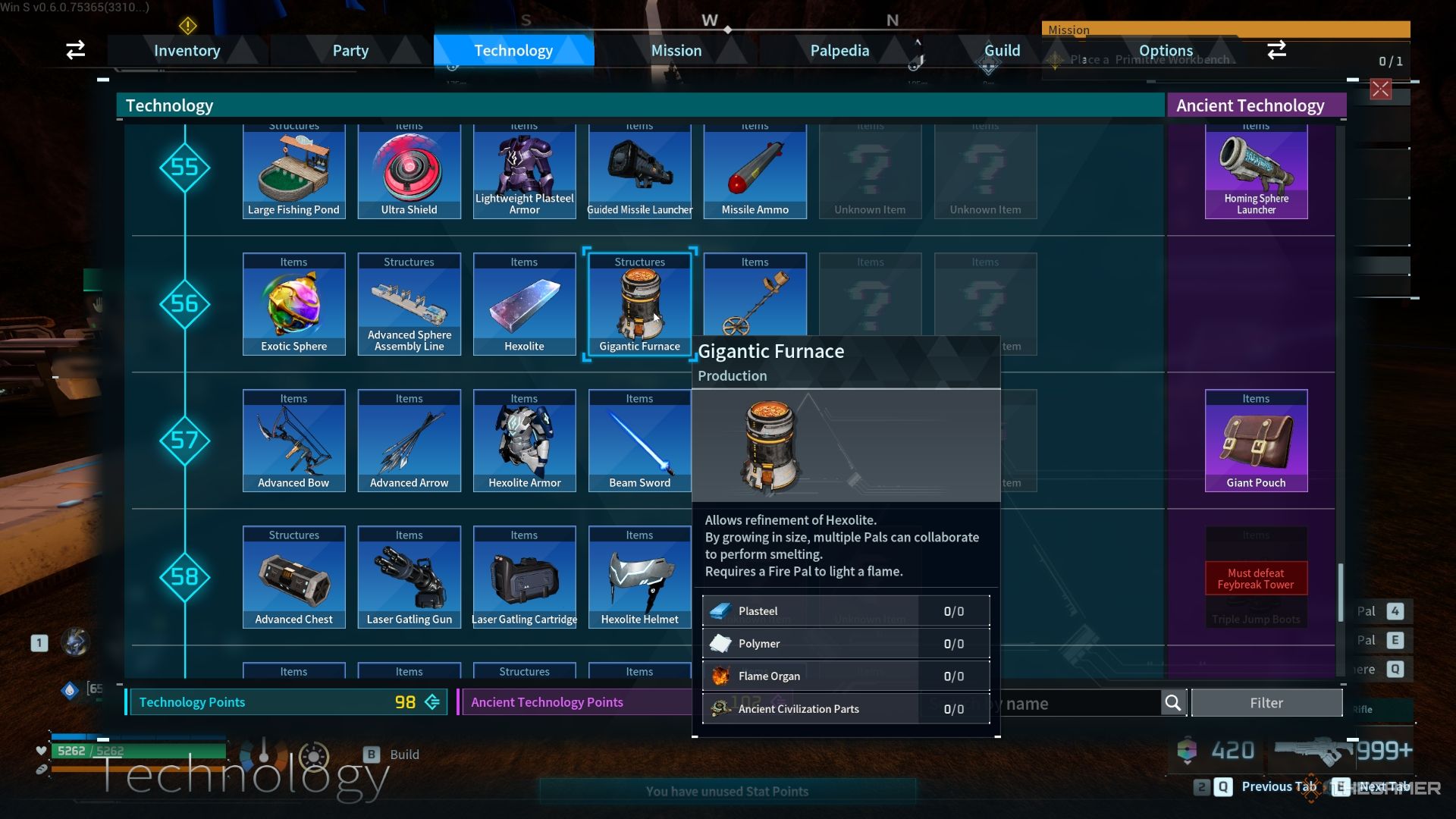Open the Options tab

click(x=1166, y=51)
